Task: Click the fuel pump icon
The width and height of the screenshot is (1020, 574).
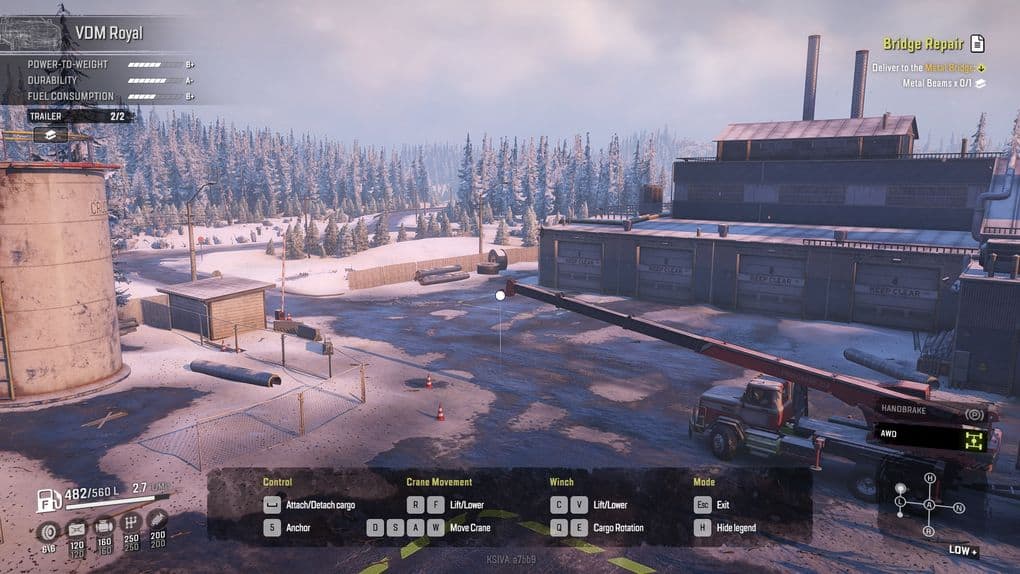Action: point(49,499)
